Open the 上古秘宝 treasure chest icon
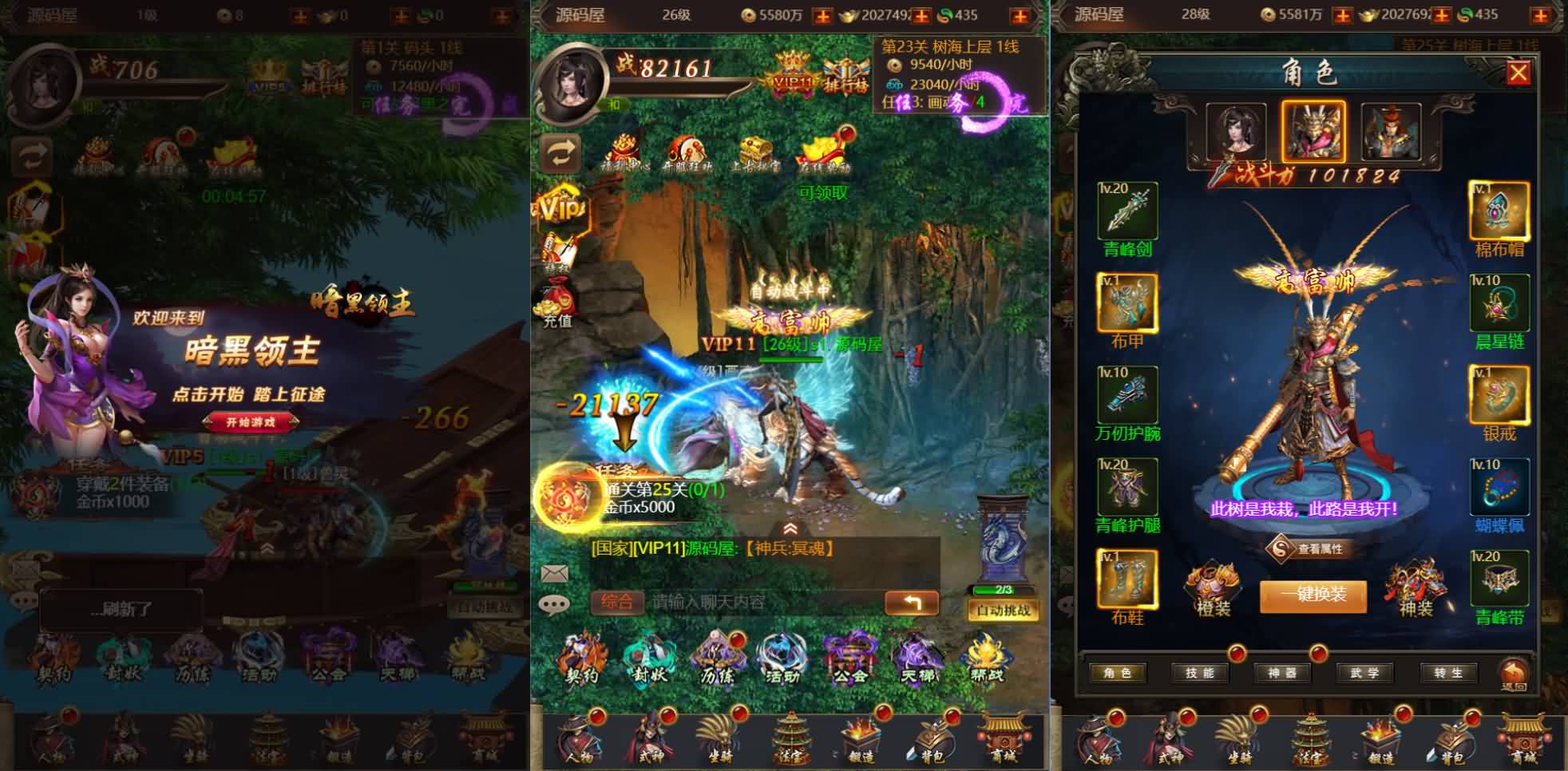The height and width of the screenshot is (771, 1568). pyautogui.click(x=757, y=148)
